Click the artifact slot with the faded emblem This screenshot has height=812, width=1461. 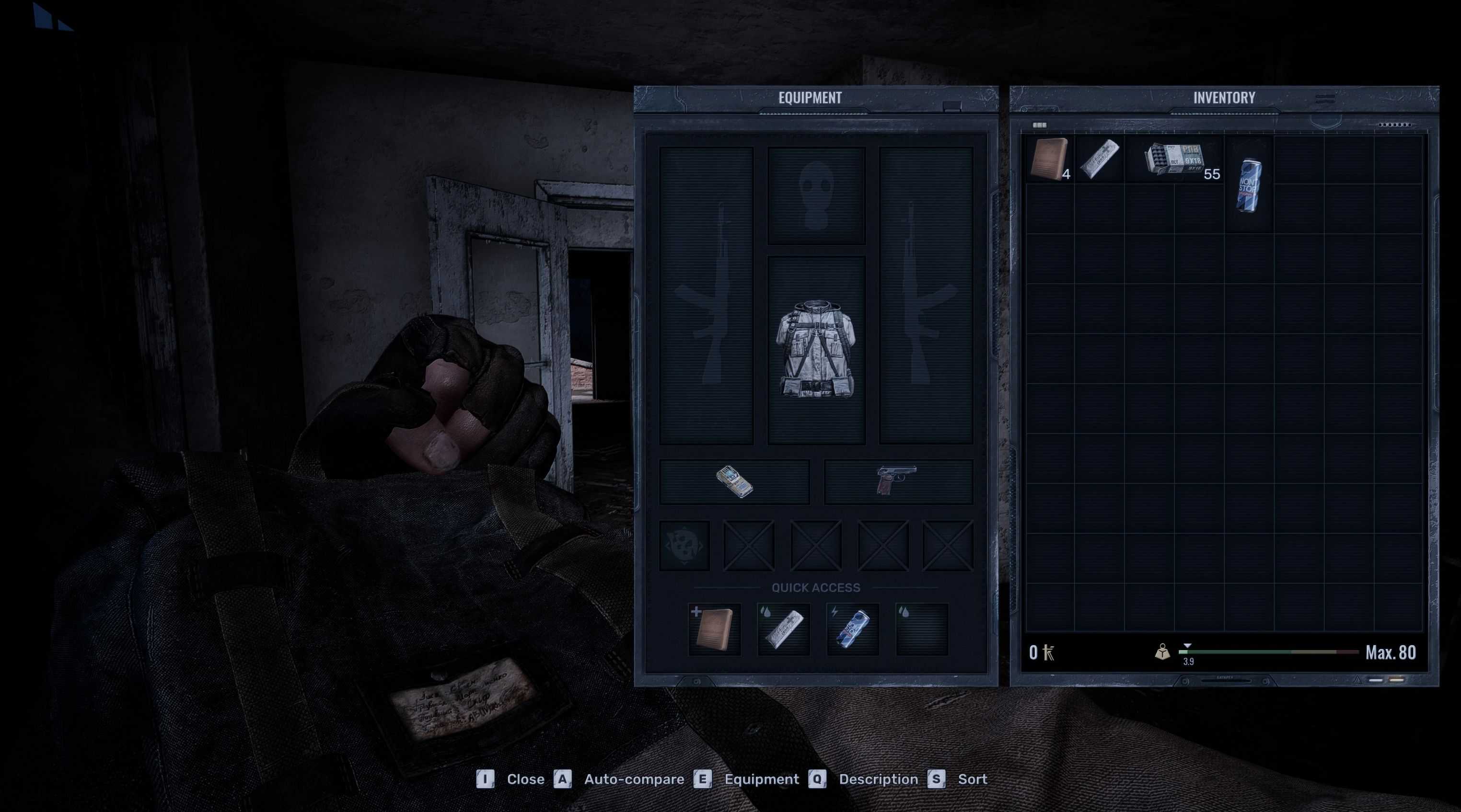(x=684, y=545)
